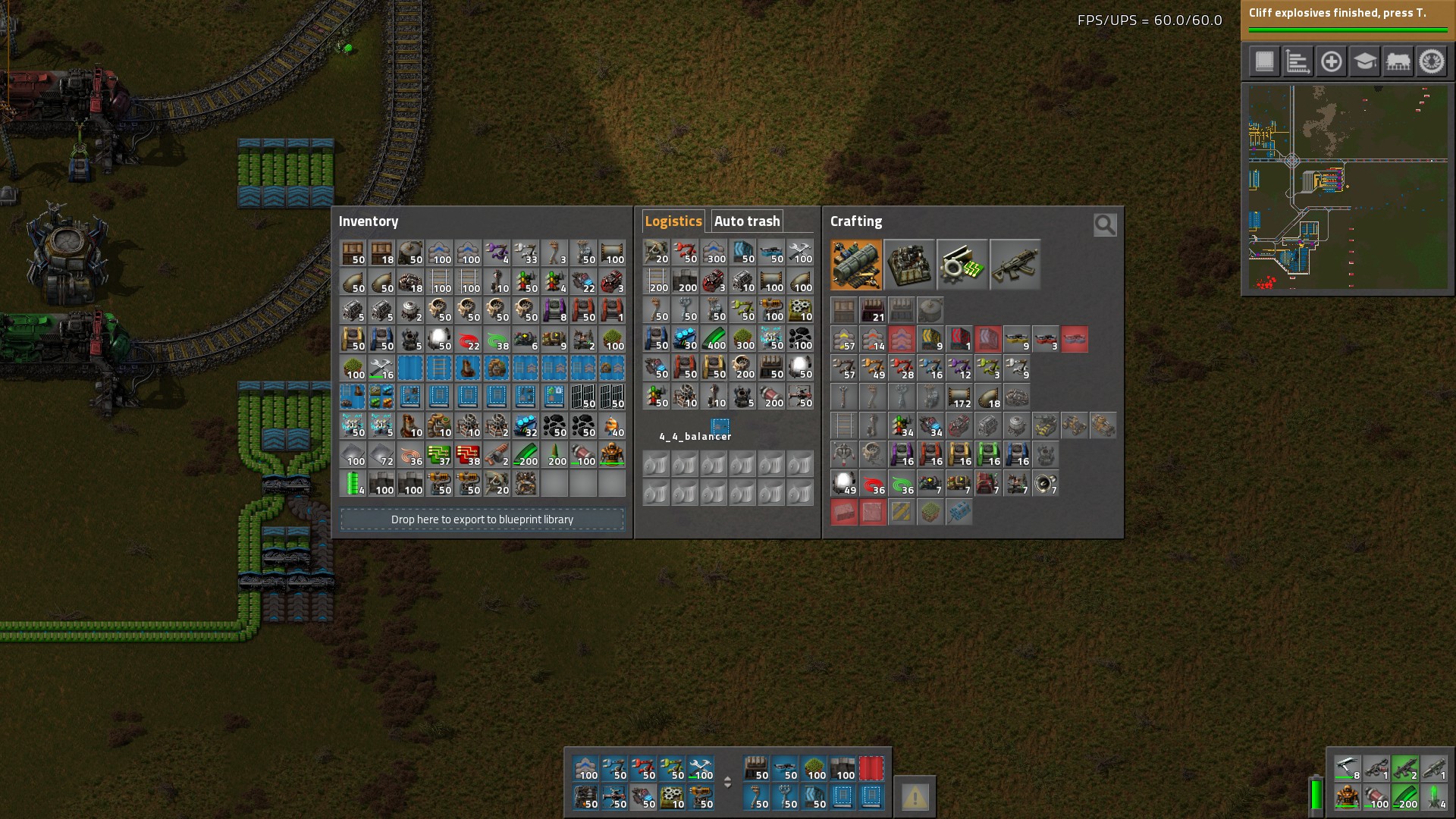1456x819 pixels.
Task: Choose the Production crafting category
Action: (909, 265)
